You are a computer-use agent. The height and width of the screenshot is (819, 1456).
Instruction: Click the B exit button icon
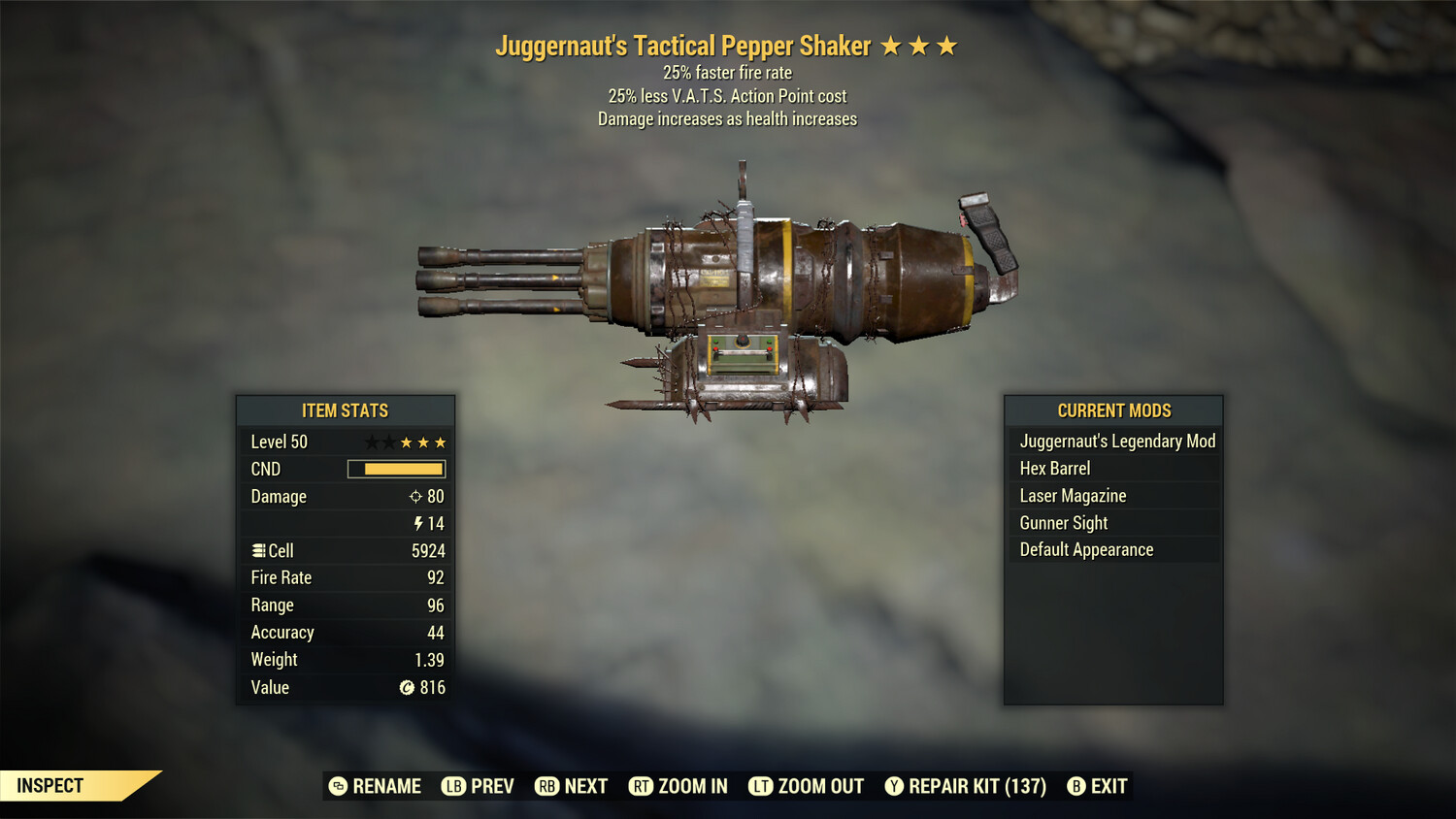point(1075,786)
